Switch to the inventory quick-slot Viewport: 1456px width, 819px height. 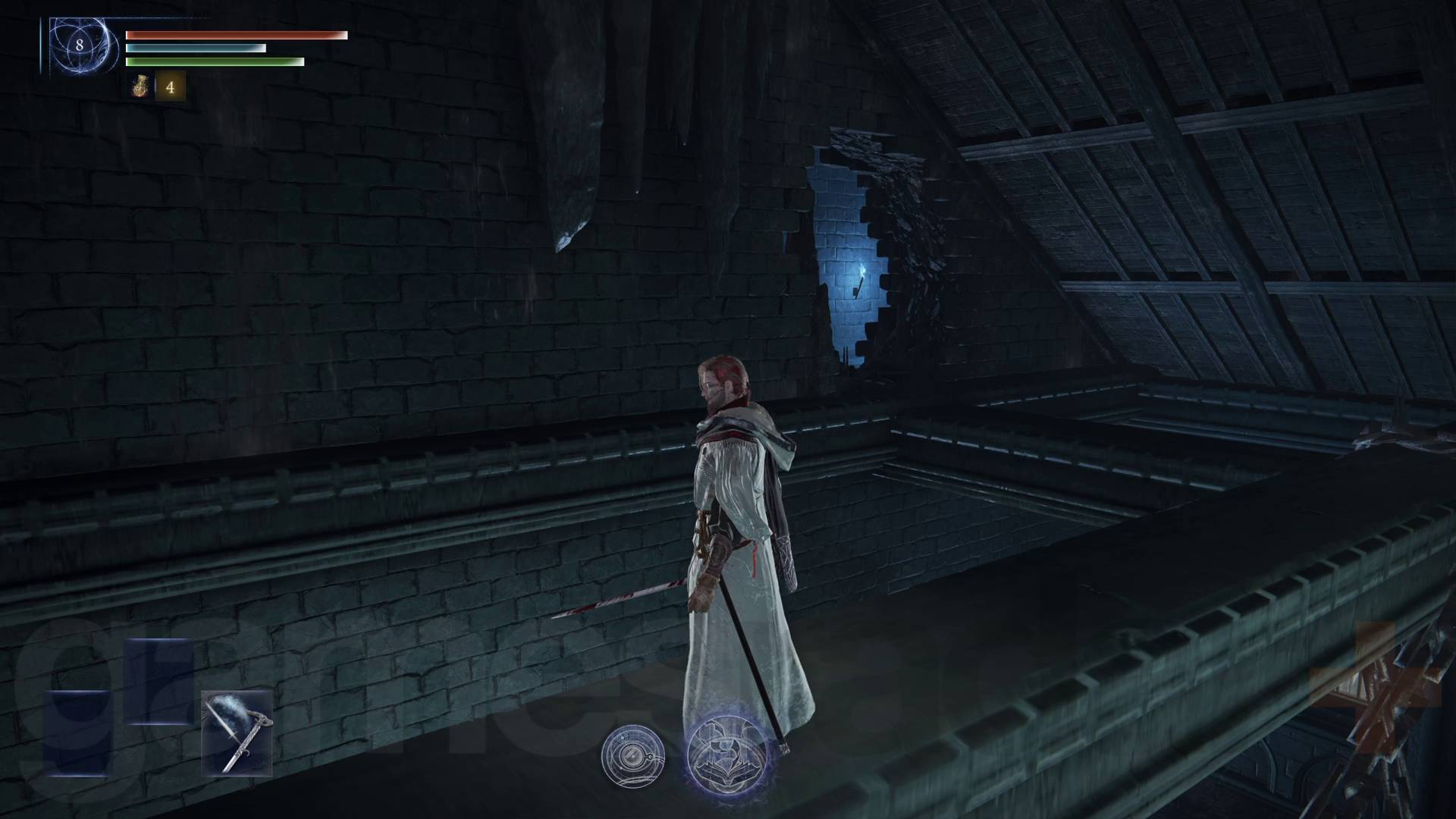pyautogui.click(x=140, y=86)
